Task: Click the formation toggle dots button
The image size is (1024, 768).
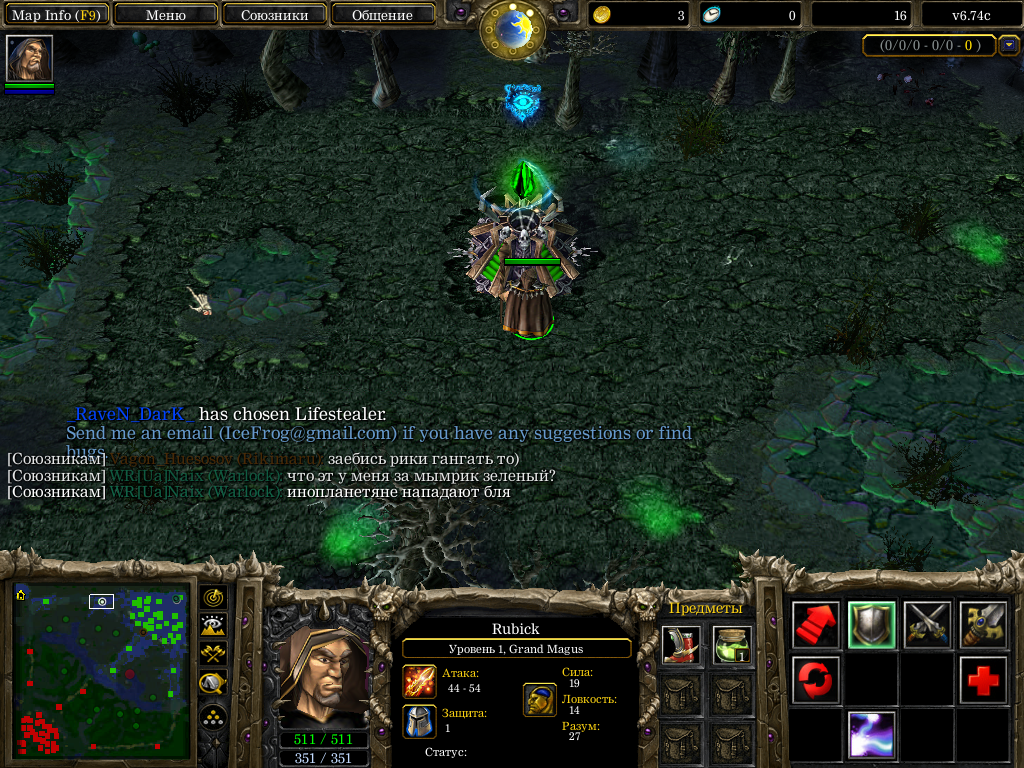Action: [213, 716]
